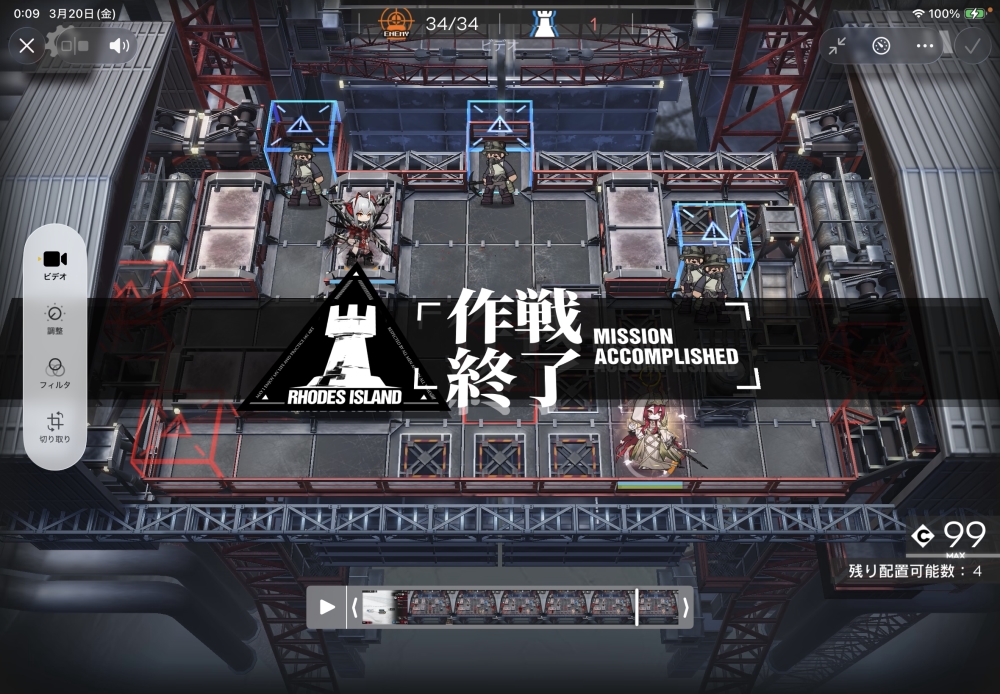Mute audio with the speaker icon
This screenshot has width=1000, height=694.
pyautogui.click(x=119, y=45)
